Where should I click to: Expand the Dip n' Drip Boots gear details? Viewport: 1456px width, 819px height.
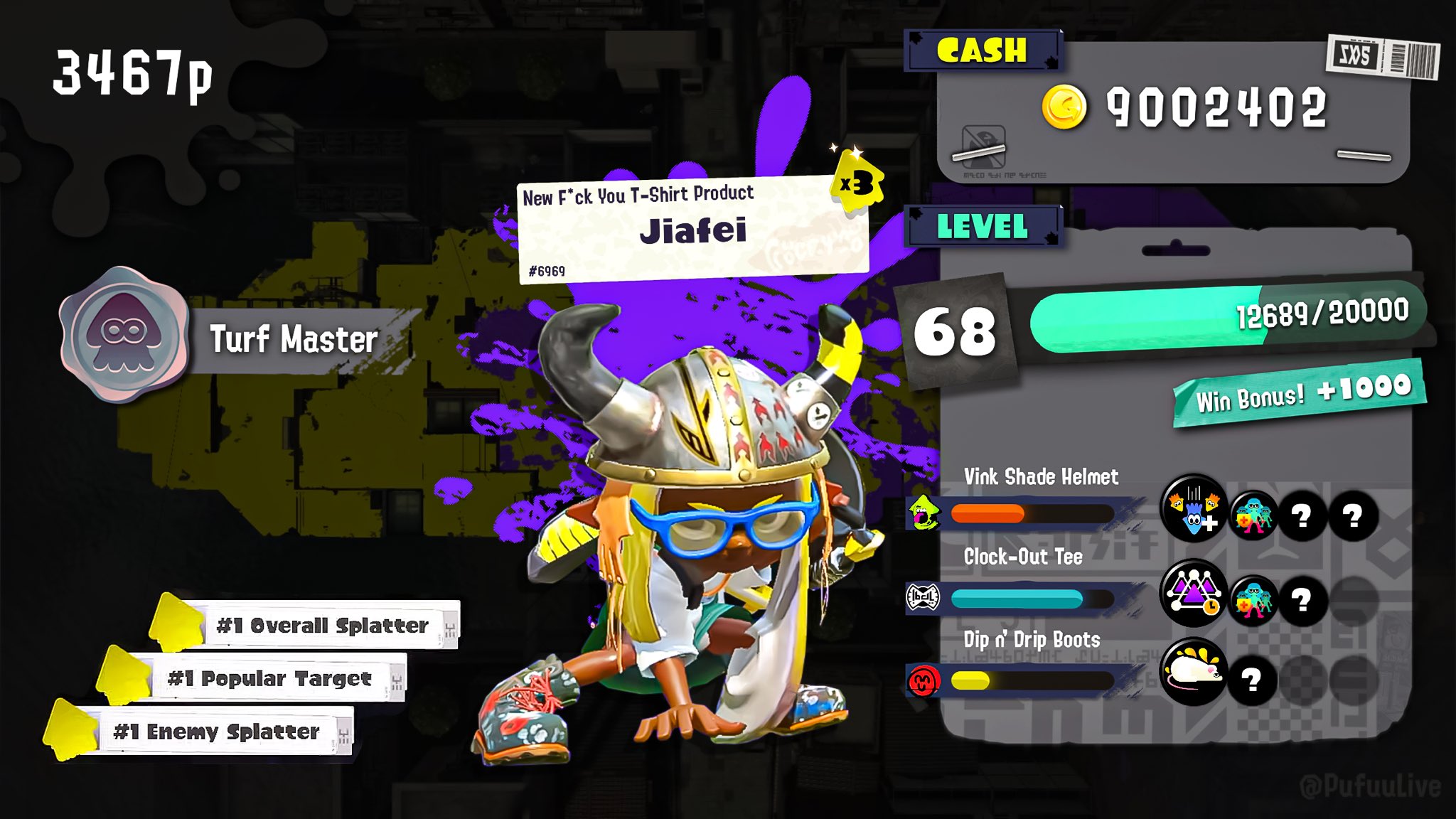tap(1031, 640)
